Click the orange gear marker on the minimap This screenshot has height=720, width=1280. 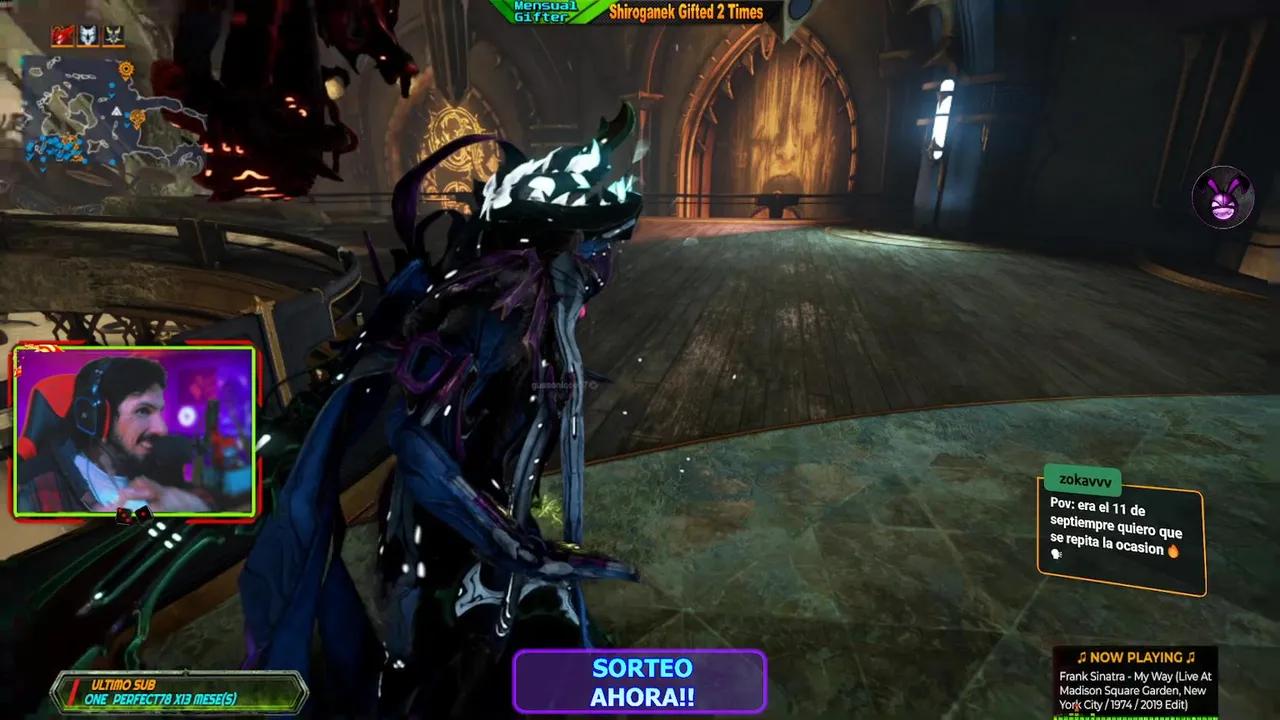click(125, 68)
